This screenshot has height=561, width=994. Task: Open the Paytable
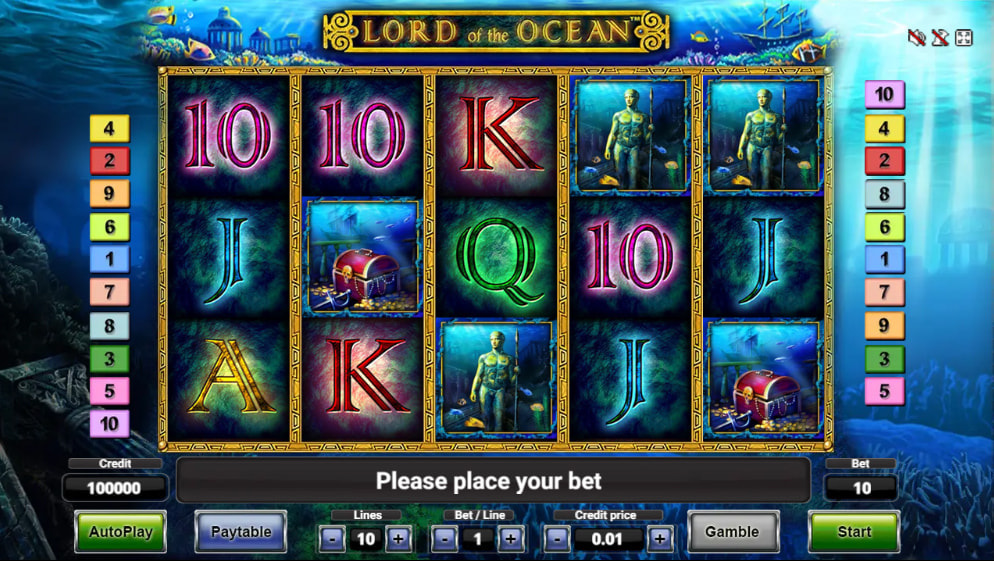[x=240, y=532]
